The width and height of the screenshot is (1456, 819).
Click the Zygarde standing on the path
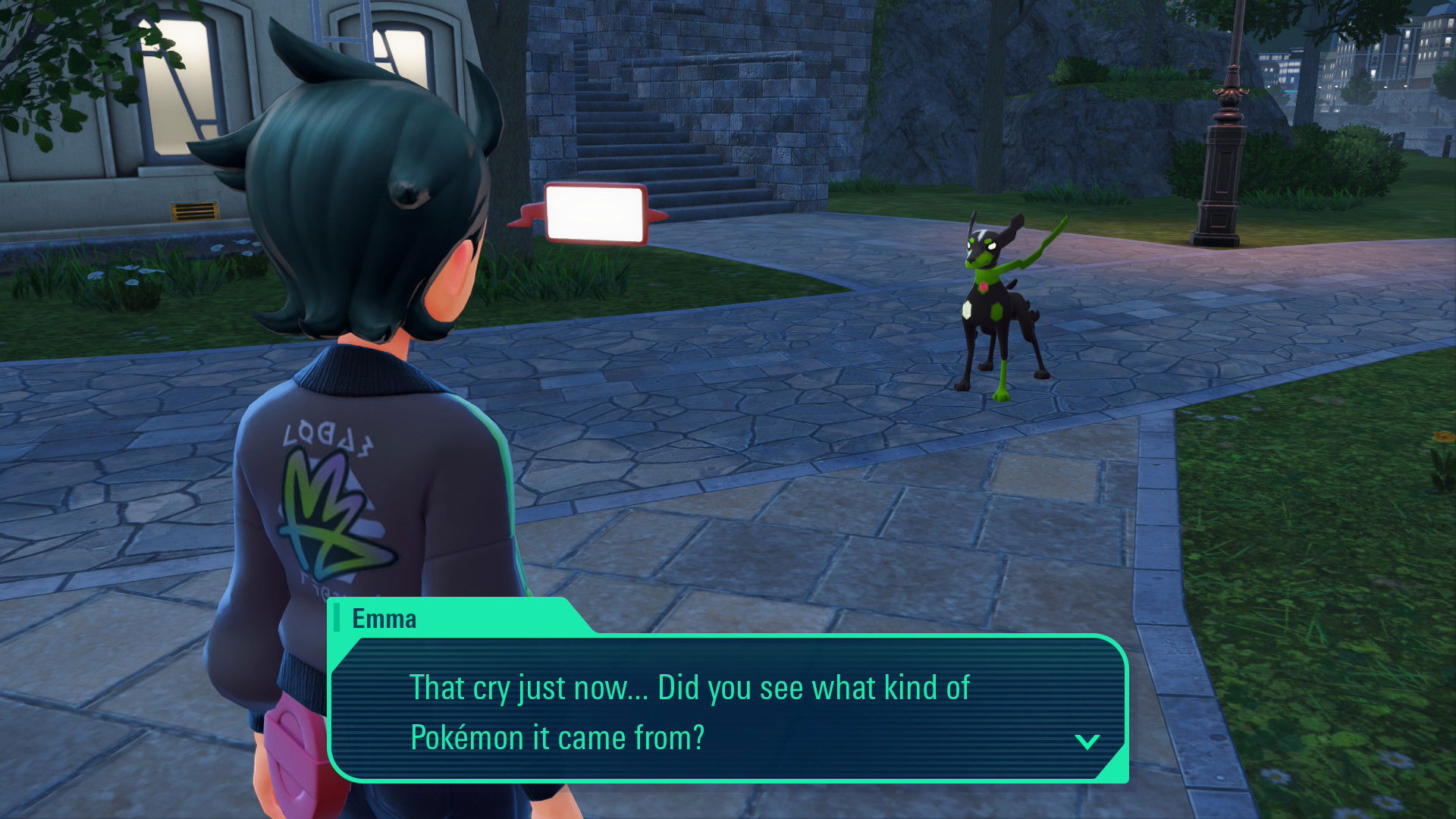993,303
